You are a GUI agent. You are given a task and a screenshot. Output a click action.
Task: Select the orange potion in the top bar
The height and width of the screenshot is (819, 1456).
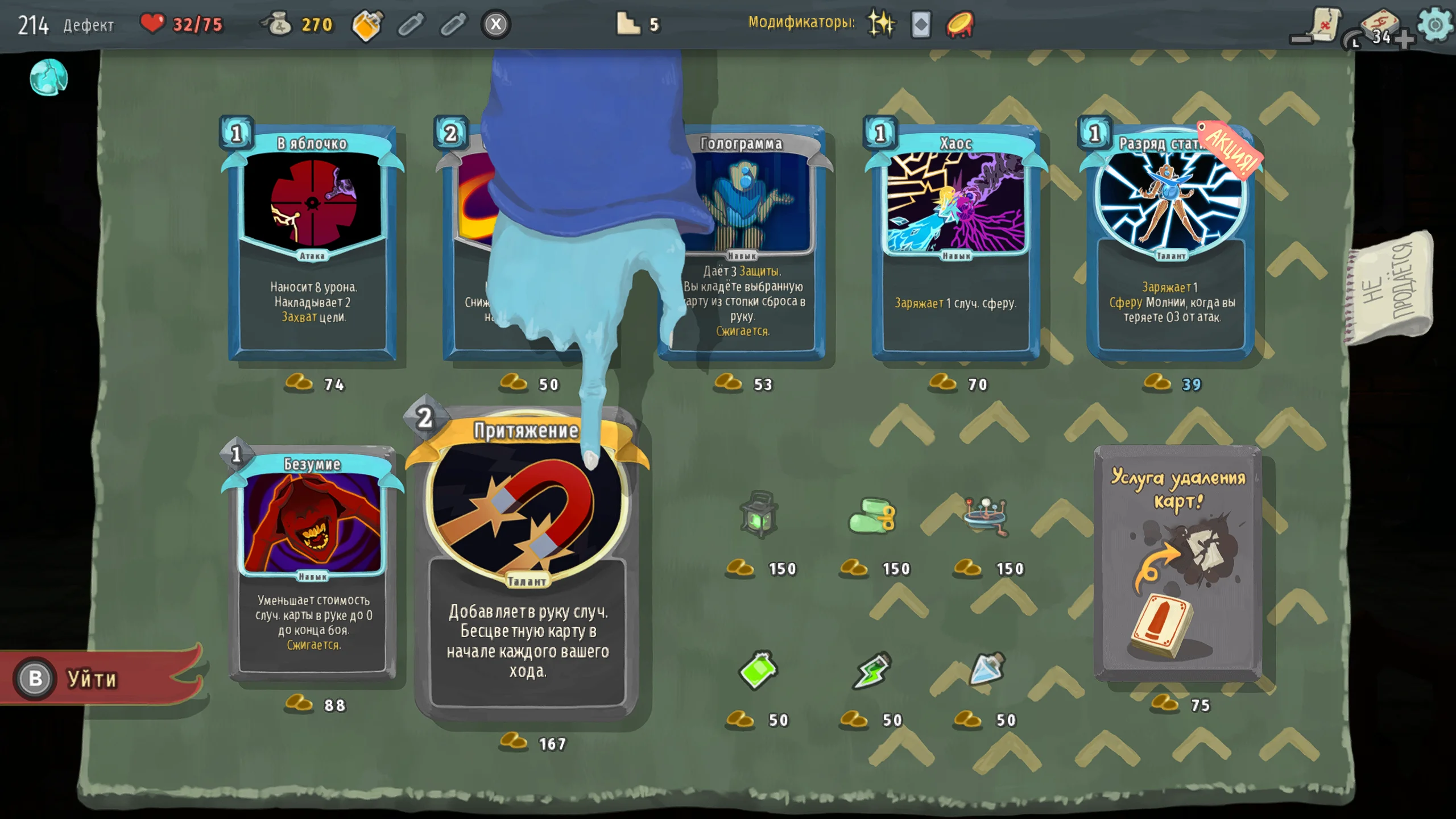tap(367, 25)
